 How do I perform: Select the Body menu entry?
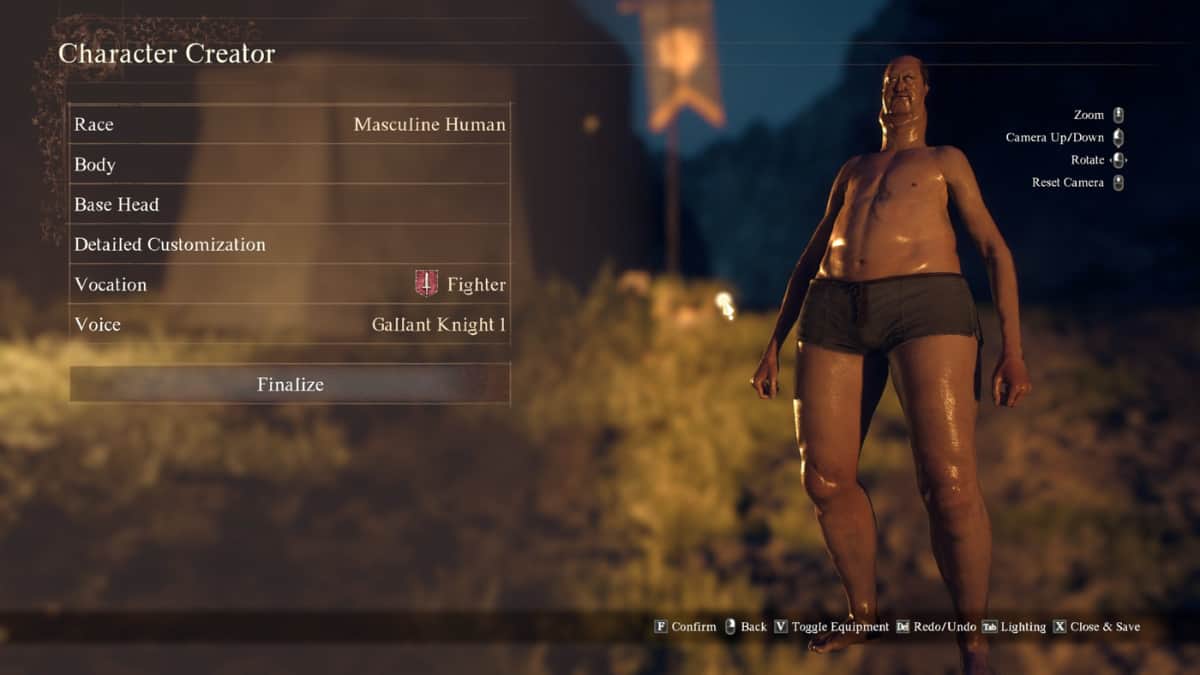coord(290,165)
